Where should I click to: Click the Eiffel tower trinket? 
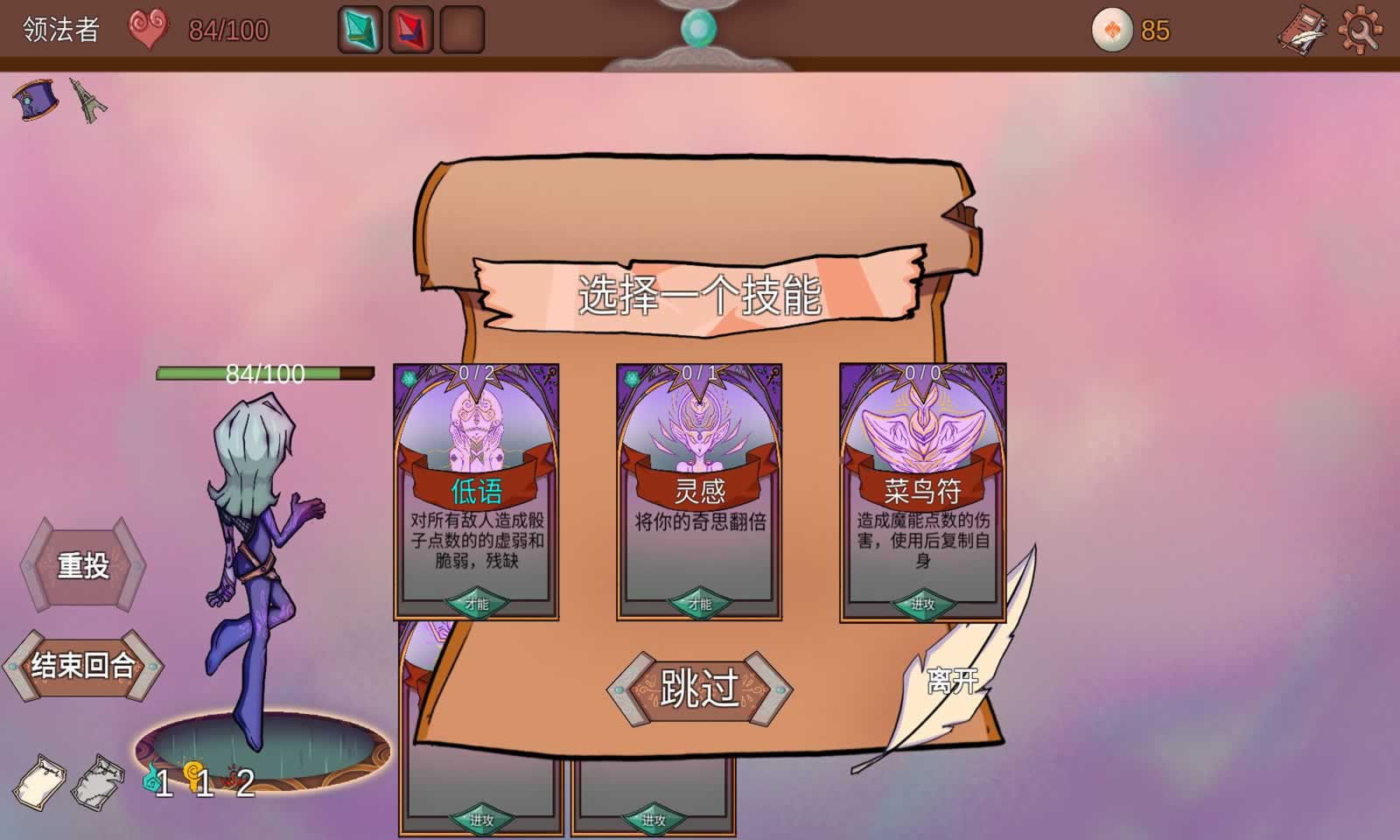[89, 99]
